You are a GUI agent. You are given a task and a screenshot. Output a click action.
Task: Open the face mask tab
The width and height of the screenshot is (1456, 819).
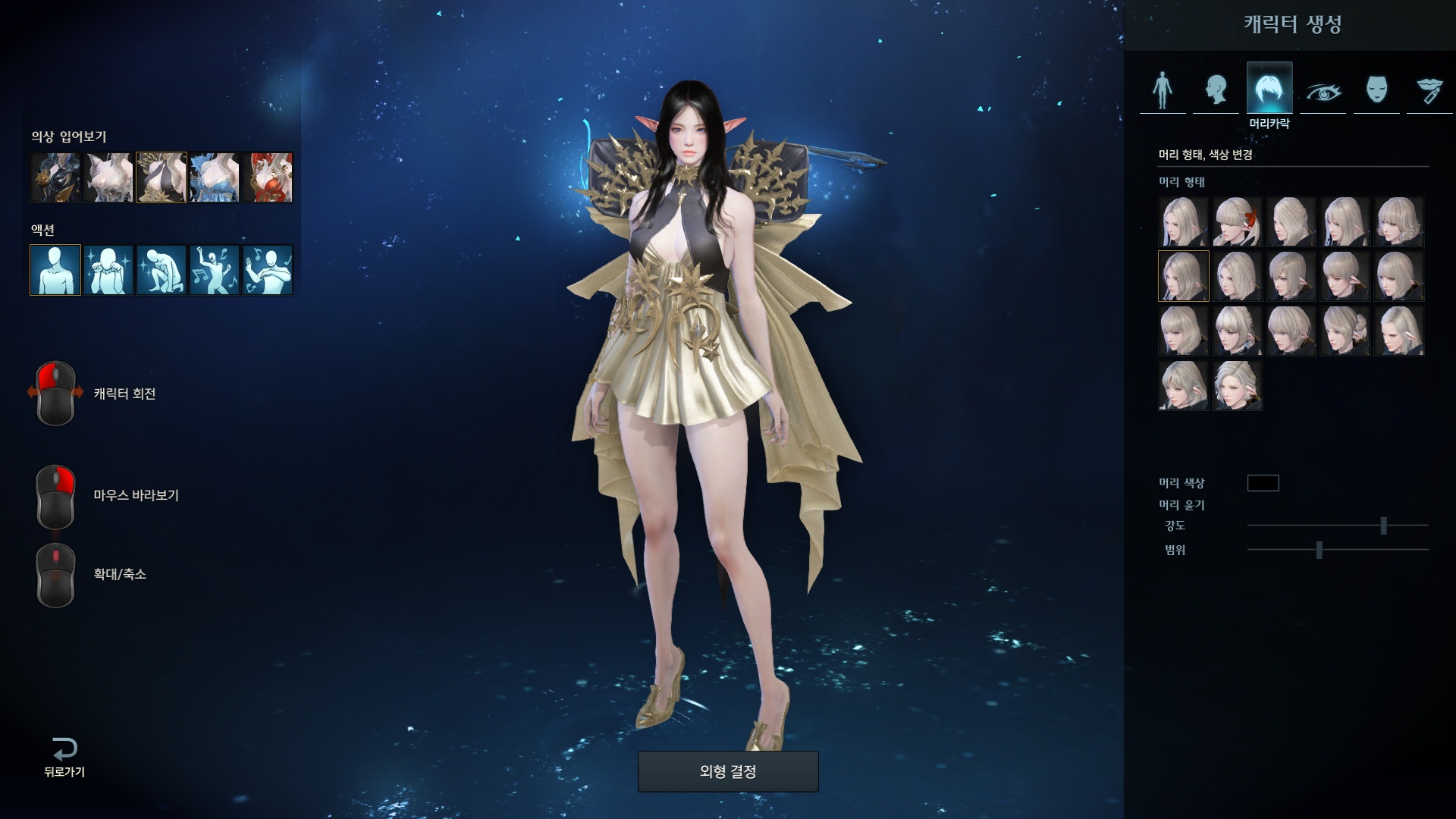click(x=1376, y=89)
